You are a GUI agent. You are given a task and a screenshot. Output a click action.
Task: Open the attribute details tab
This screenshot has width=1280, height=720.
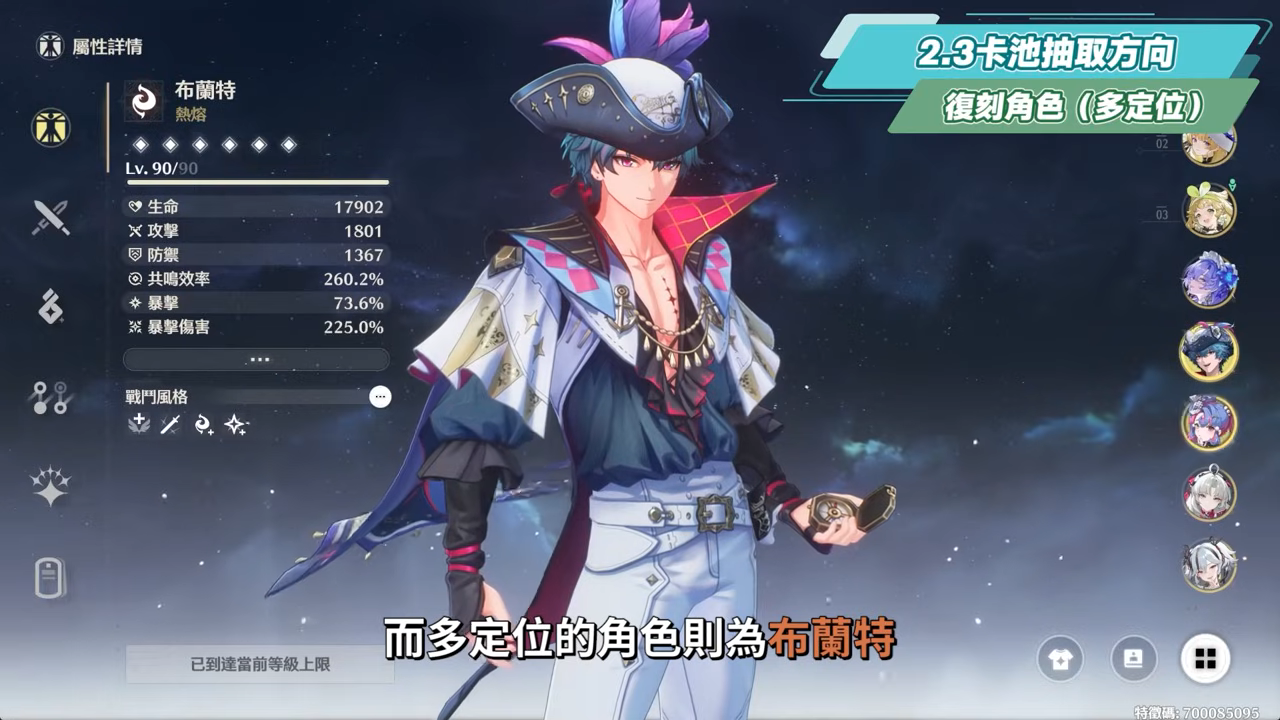tap(50, 127)
